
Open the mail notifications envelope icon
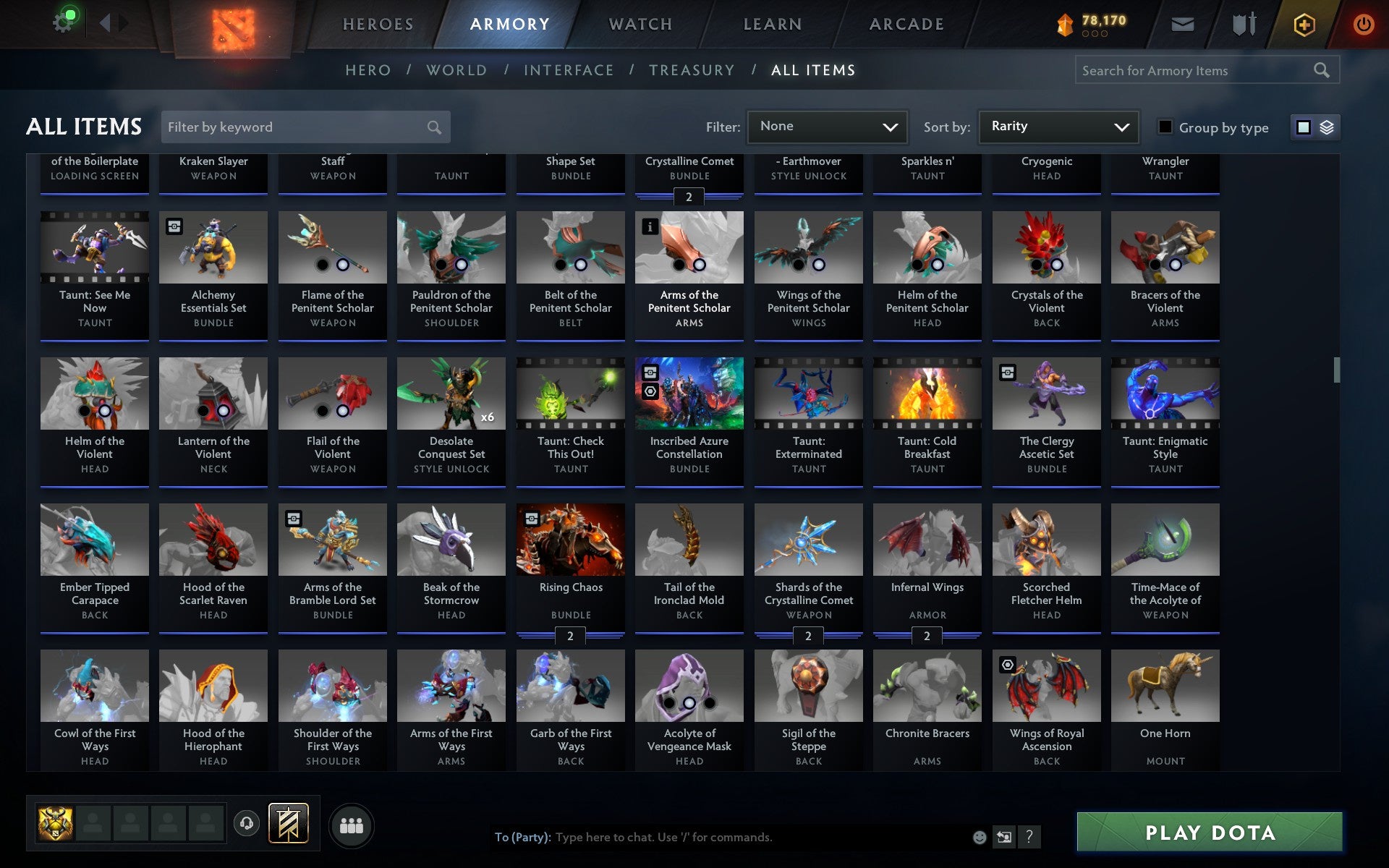click(1182, 23)
